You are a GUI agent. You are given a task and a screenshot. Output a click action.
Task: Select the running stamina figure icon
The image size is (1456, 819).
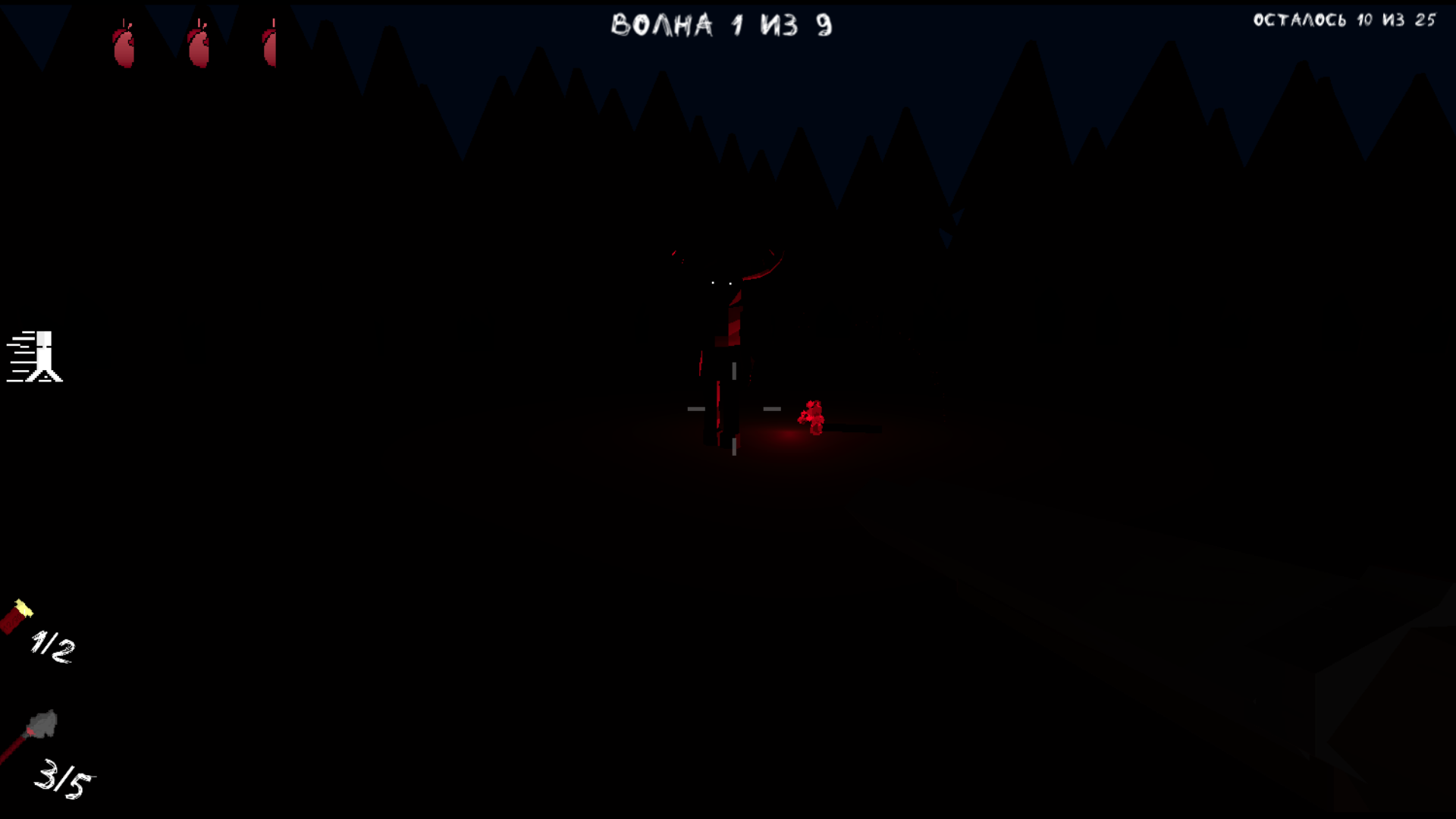tap(45, 355)
